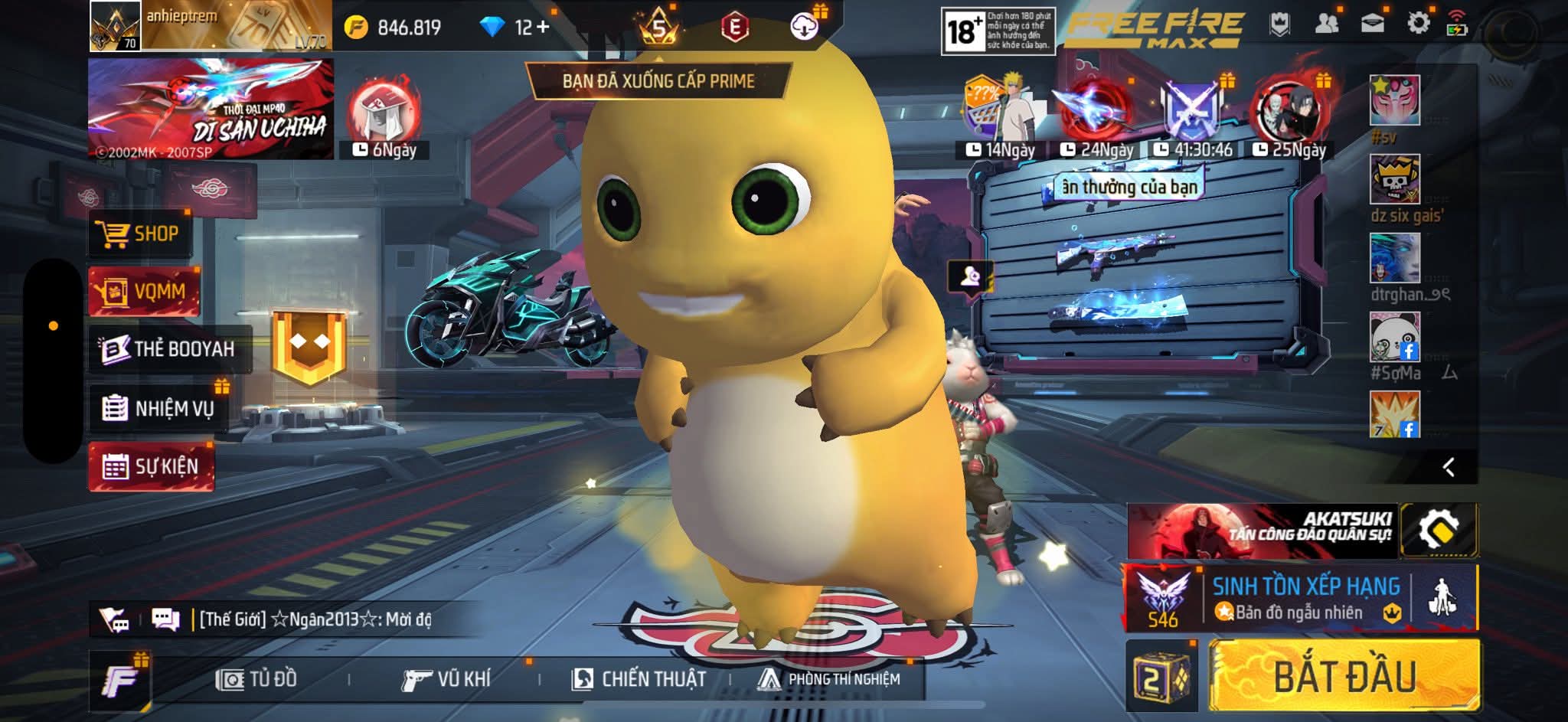This screenshot has height=722, width=1568.
Task: Switch to the TỦ ĐỒ wardrobe tab
Action: point(257,679)
